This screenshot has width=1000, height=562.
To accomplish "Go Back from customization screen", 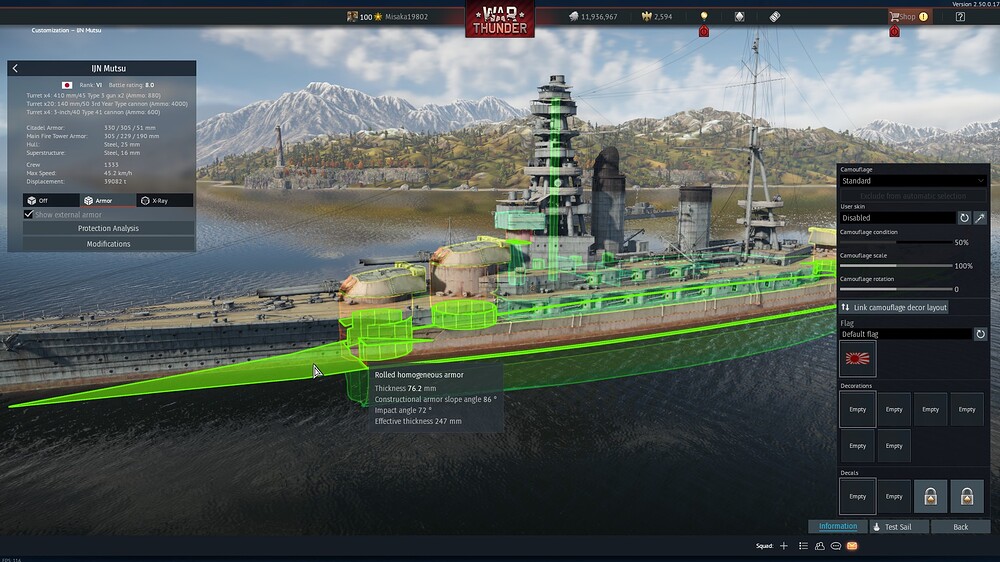I will [x=960, y=526].
